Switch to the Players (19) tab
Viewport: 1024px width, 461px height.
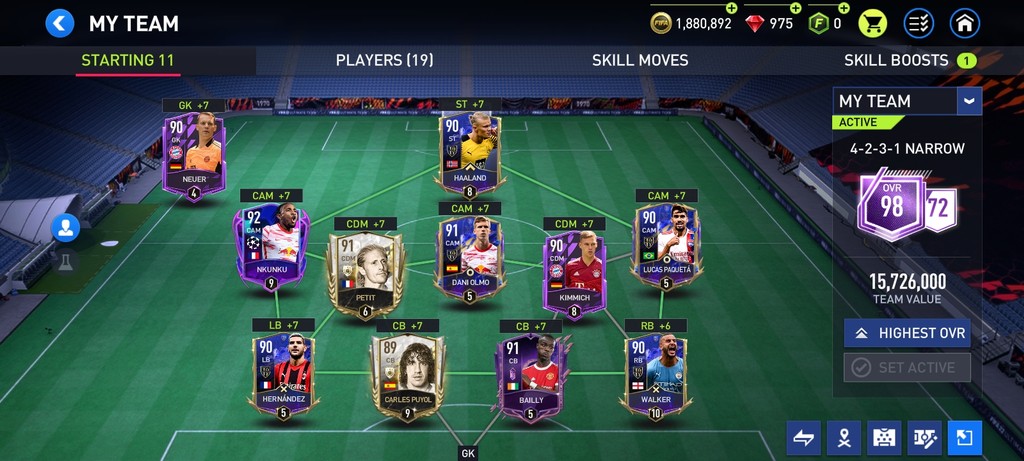(384, 60)
